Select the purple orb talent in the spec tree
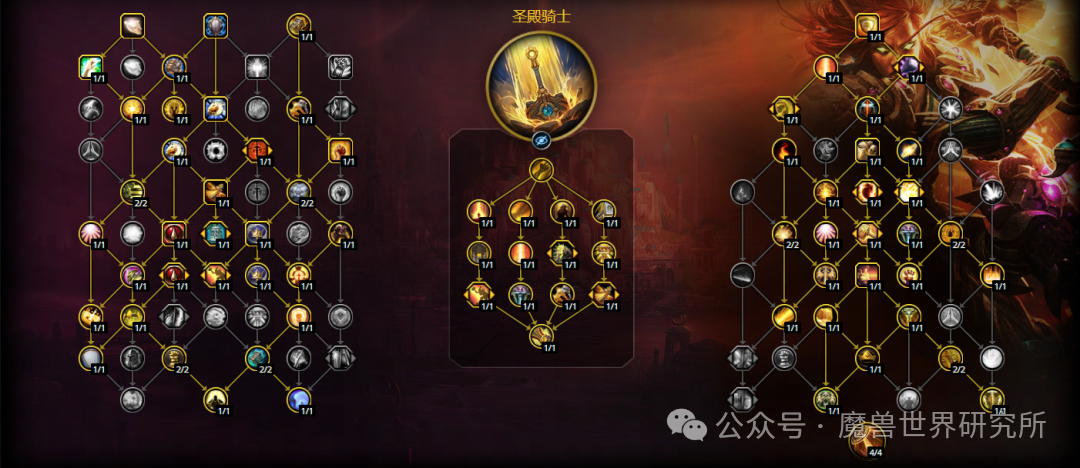 908,67
